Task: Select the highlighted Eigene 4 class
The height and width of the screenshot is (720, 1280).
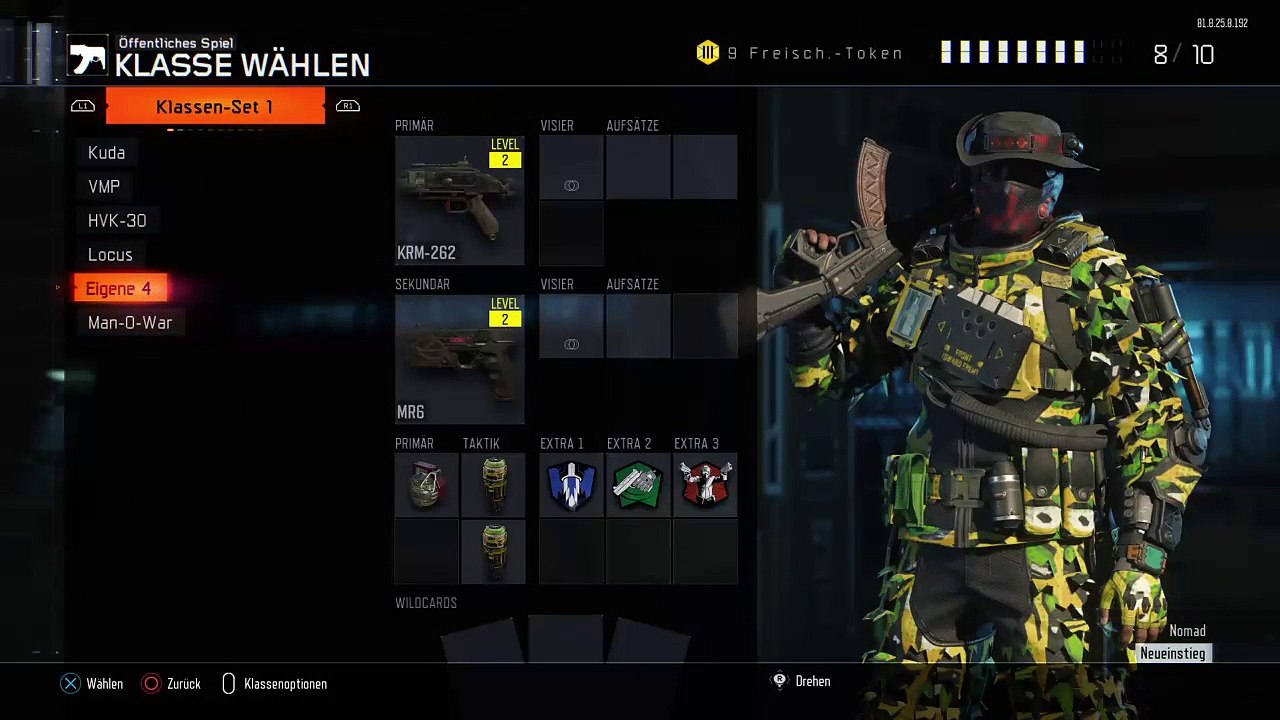Action: click(119, 289)
